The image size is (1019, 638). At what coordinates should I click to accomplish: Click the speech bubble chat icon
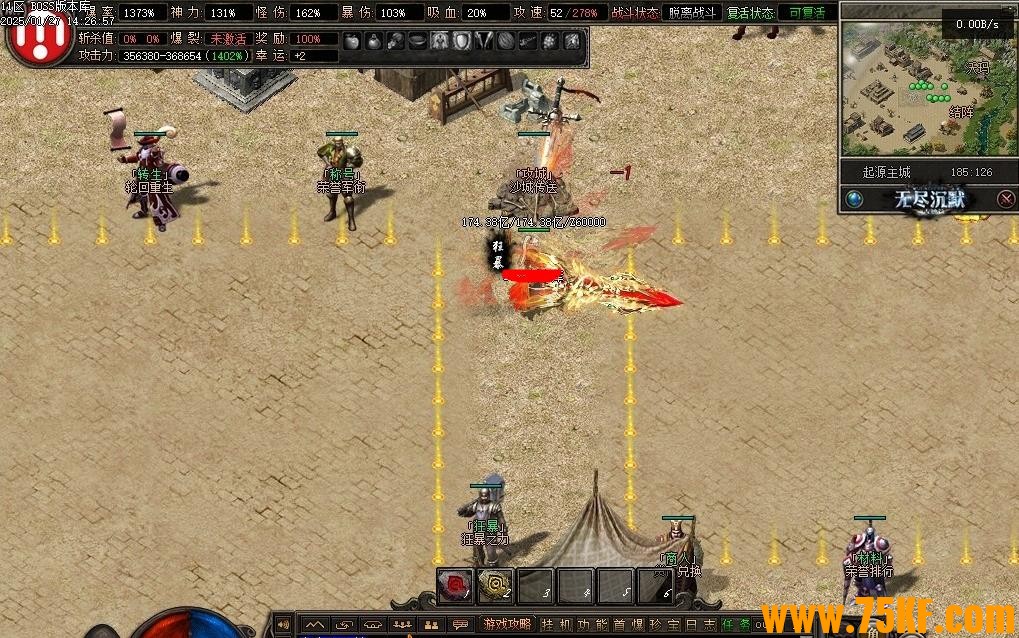[460, 625]
